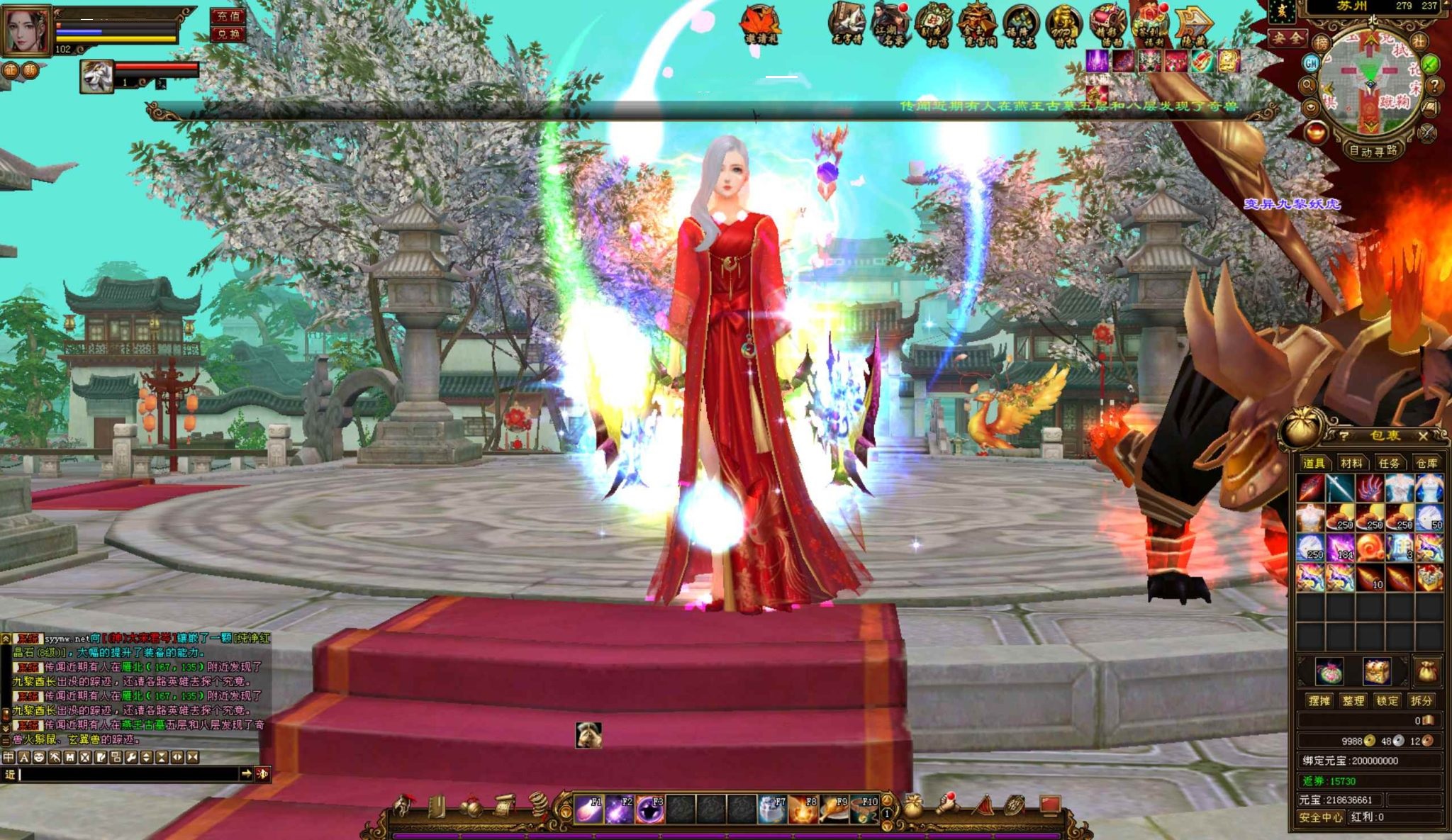Switch to the 仓库 warehouse tab
This screenshot has width=1452, height=840.
[x=1426, y=464]
